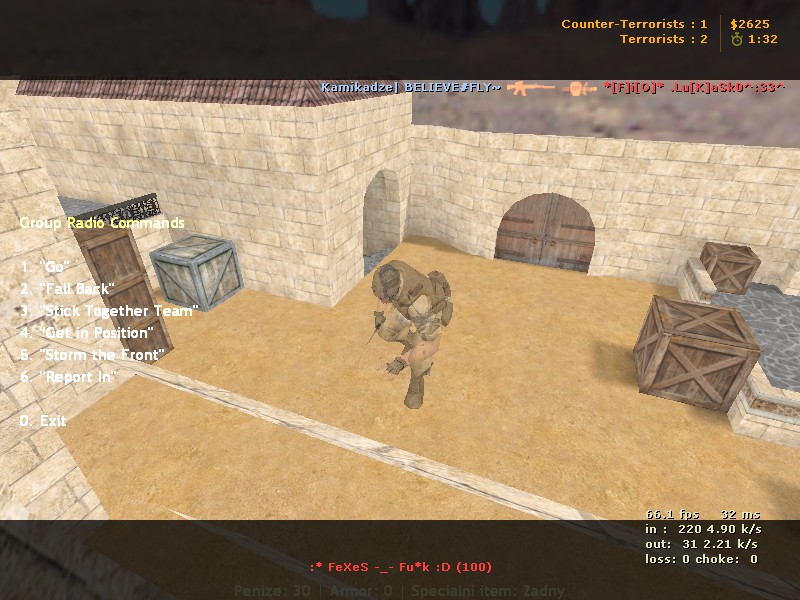800x600 pixels.
Task: Choose "Storm the Front" command
Action: click(x=92, y=355)
